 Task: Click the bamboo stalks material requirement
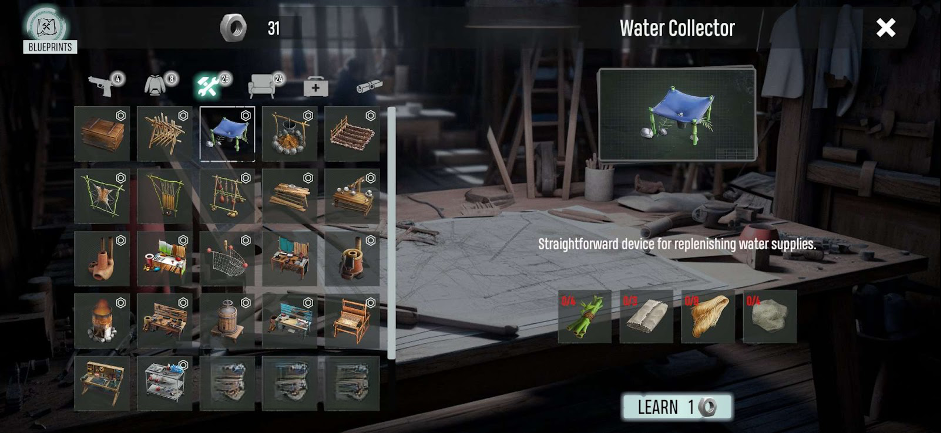tap(584, 317)
